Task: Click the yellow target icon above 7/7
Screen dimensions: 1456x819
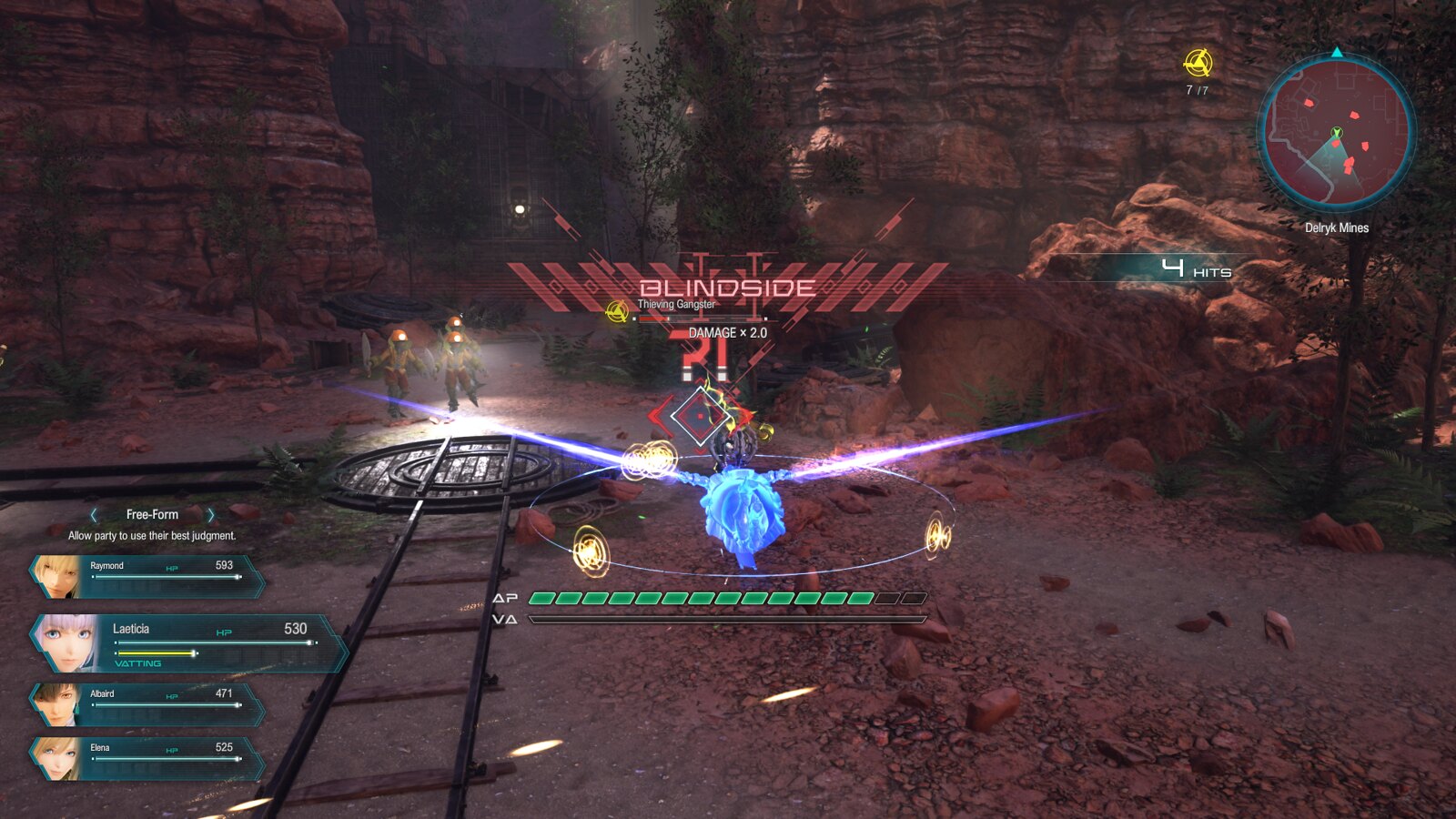Action: coord(1198,63)
